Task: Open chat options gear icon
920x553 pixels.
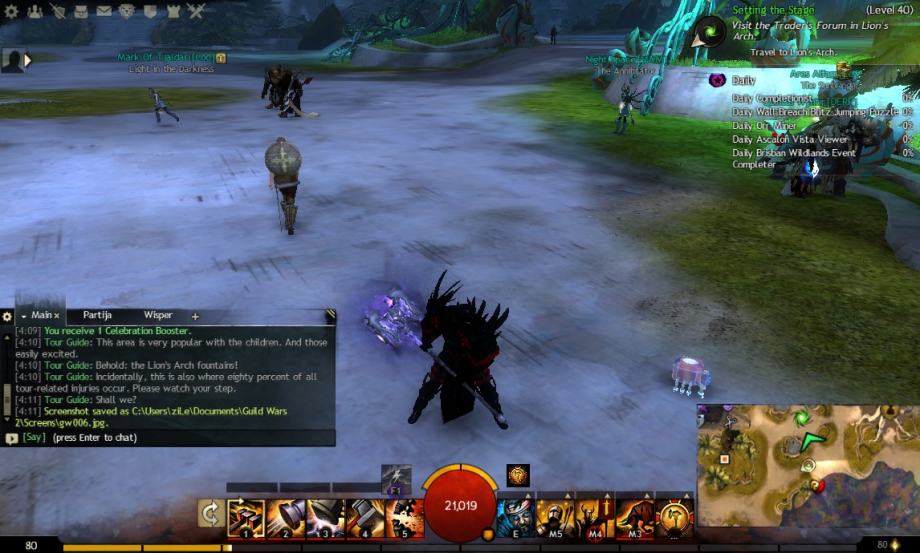Action: pos(7,316)
